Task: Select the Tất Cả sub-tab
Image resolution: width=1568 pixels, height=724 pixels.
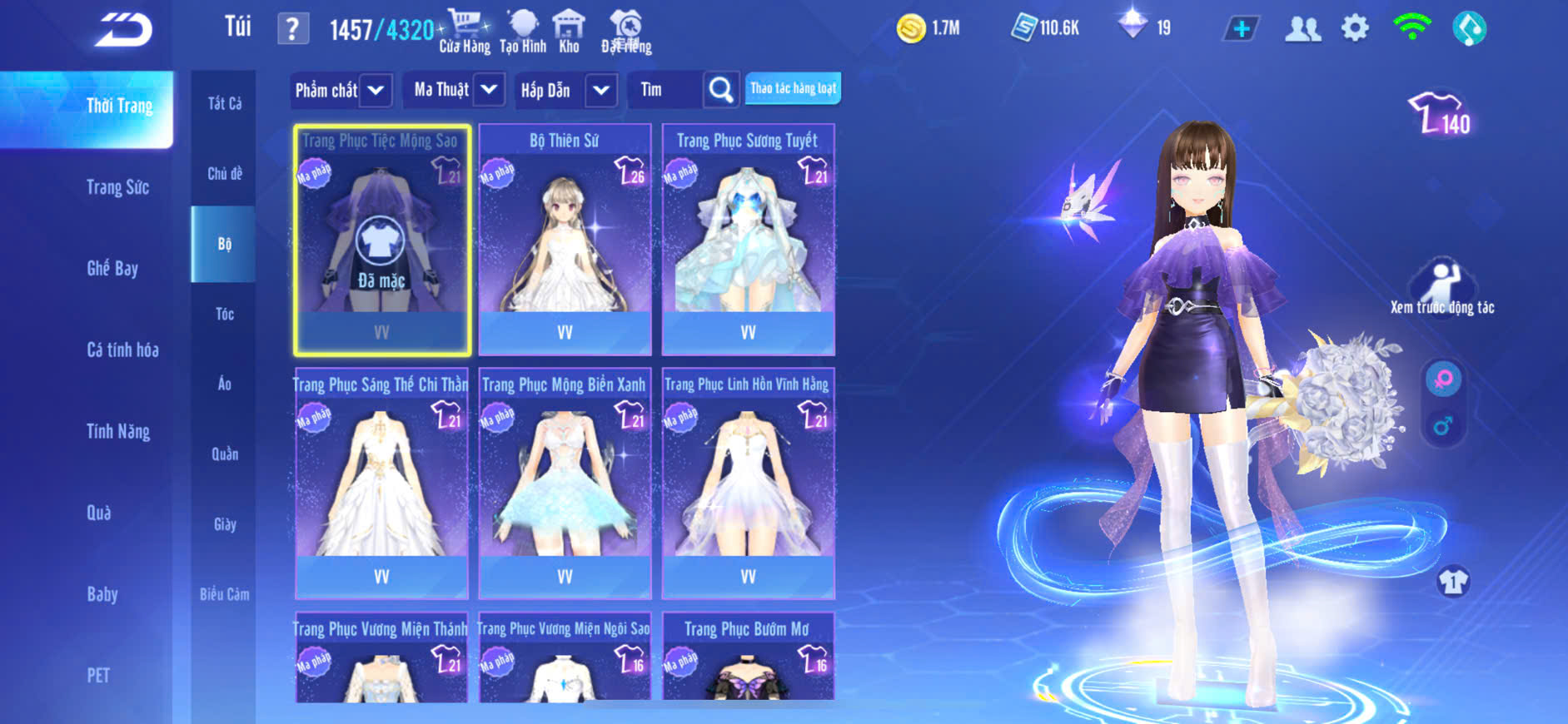Action: [225, 103]
